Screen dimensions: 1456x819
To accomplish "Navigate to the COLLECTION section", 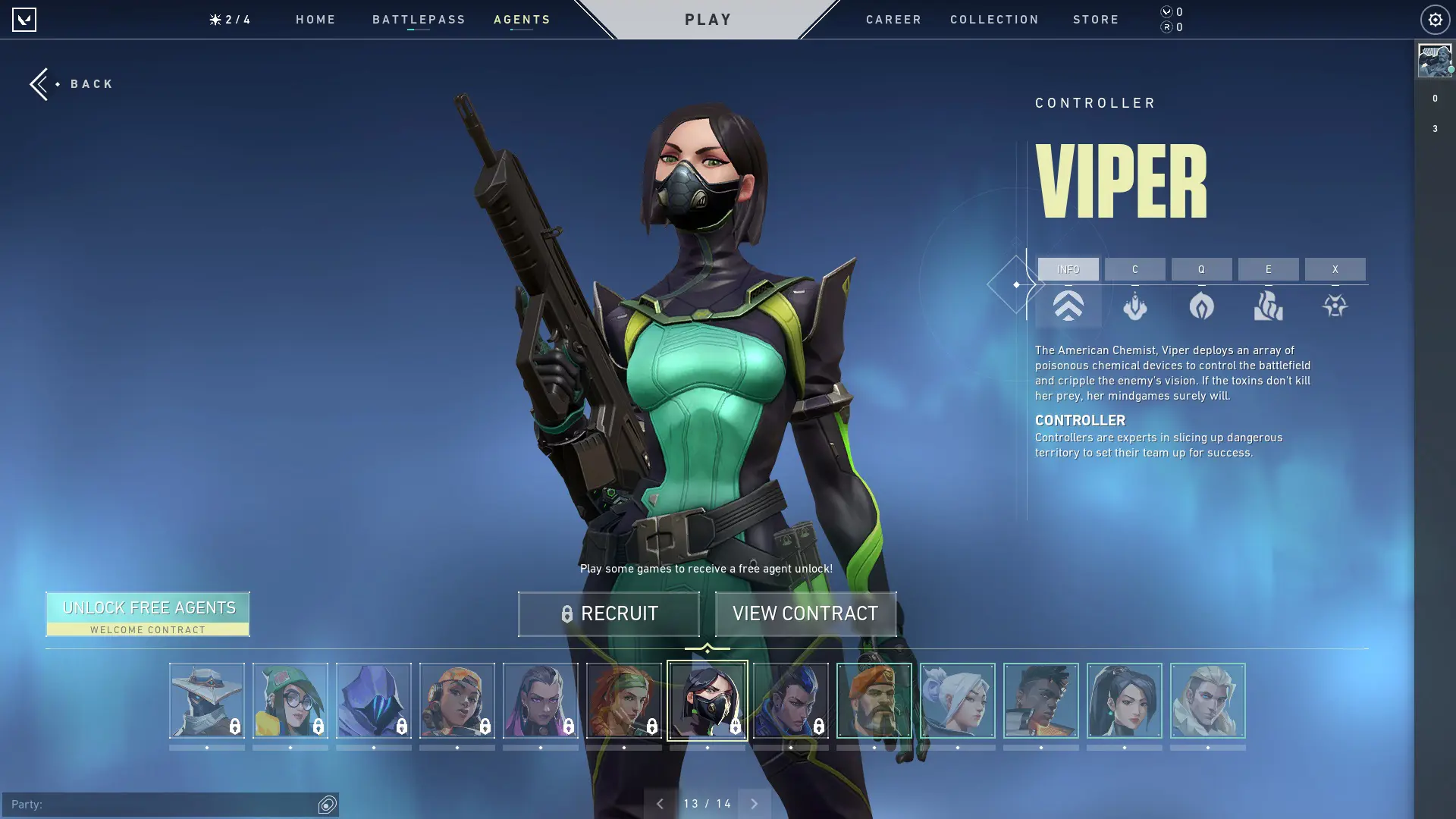I will [x=994, y=20].
